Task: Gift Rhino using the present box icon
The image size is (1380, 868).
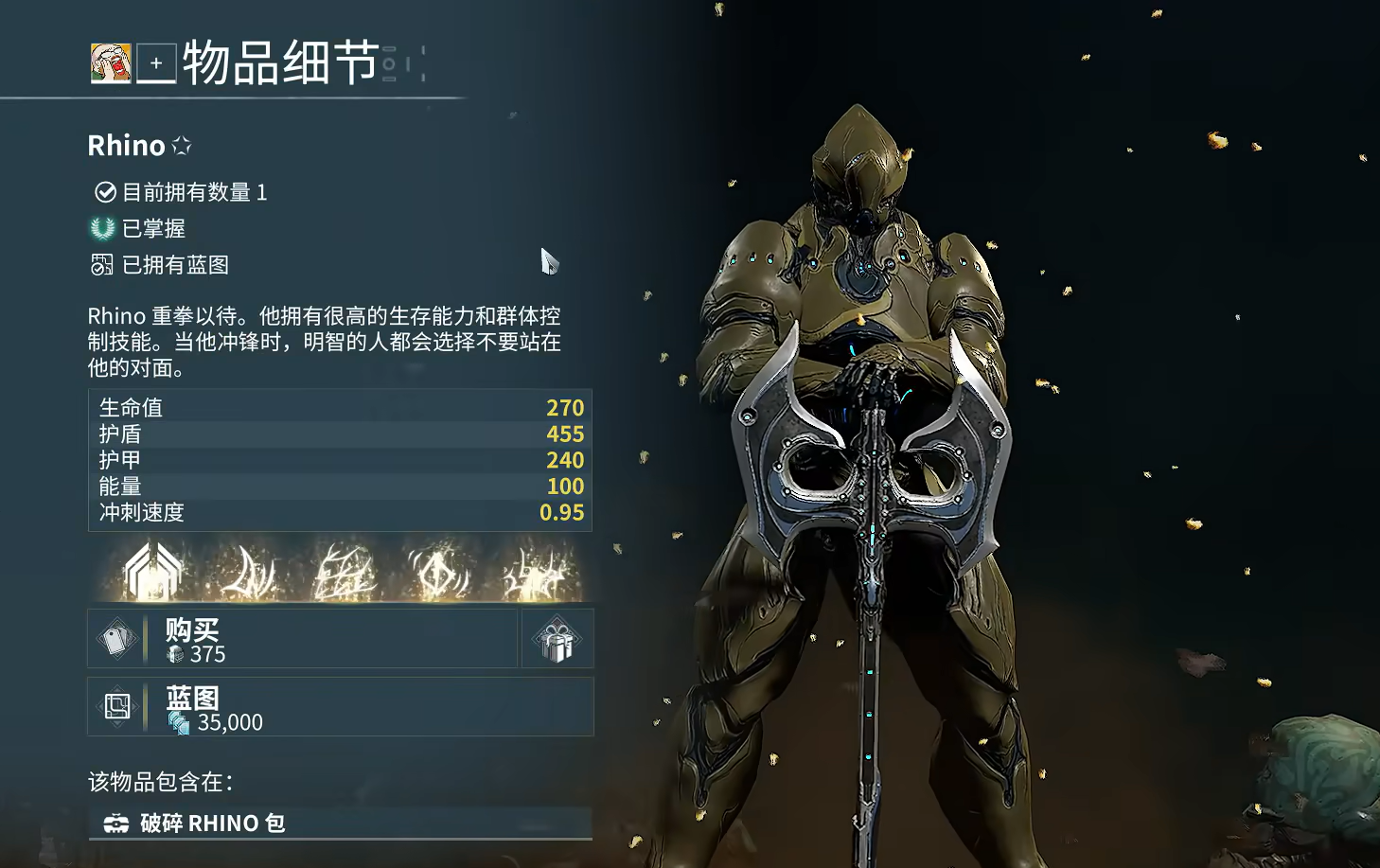Action: pyautogui.click(x=557, y=640)
